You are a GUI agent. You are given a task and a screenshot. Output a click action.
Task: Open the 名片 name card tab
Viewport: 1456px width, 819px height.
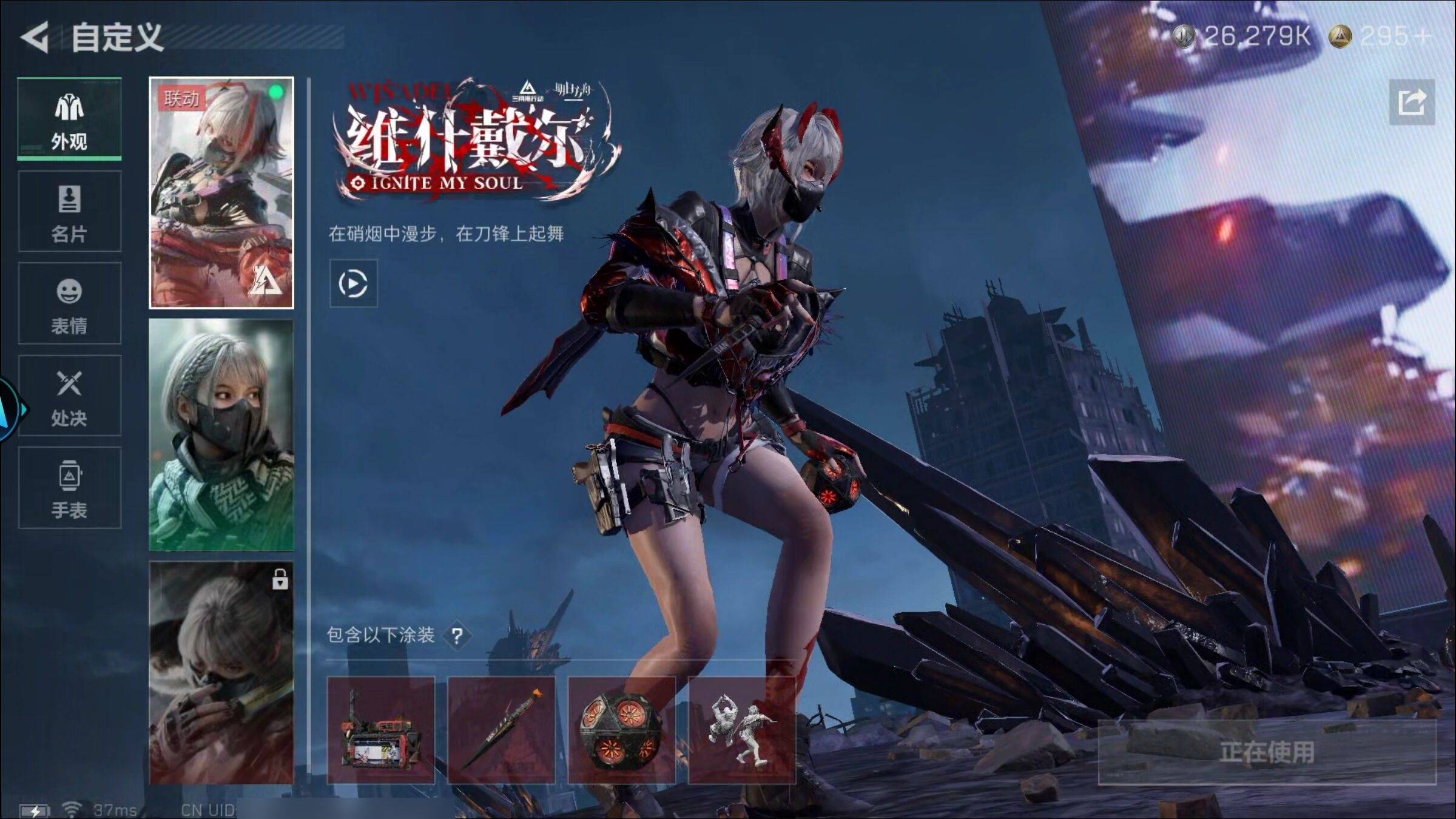coord(69,211)
